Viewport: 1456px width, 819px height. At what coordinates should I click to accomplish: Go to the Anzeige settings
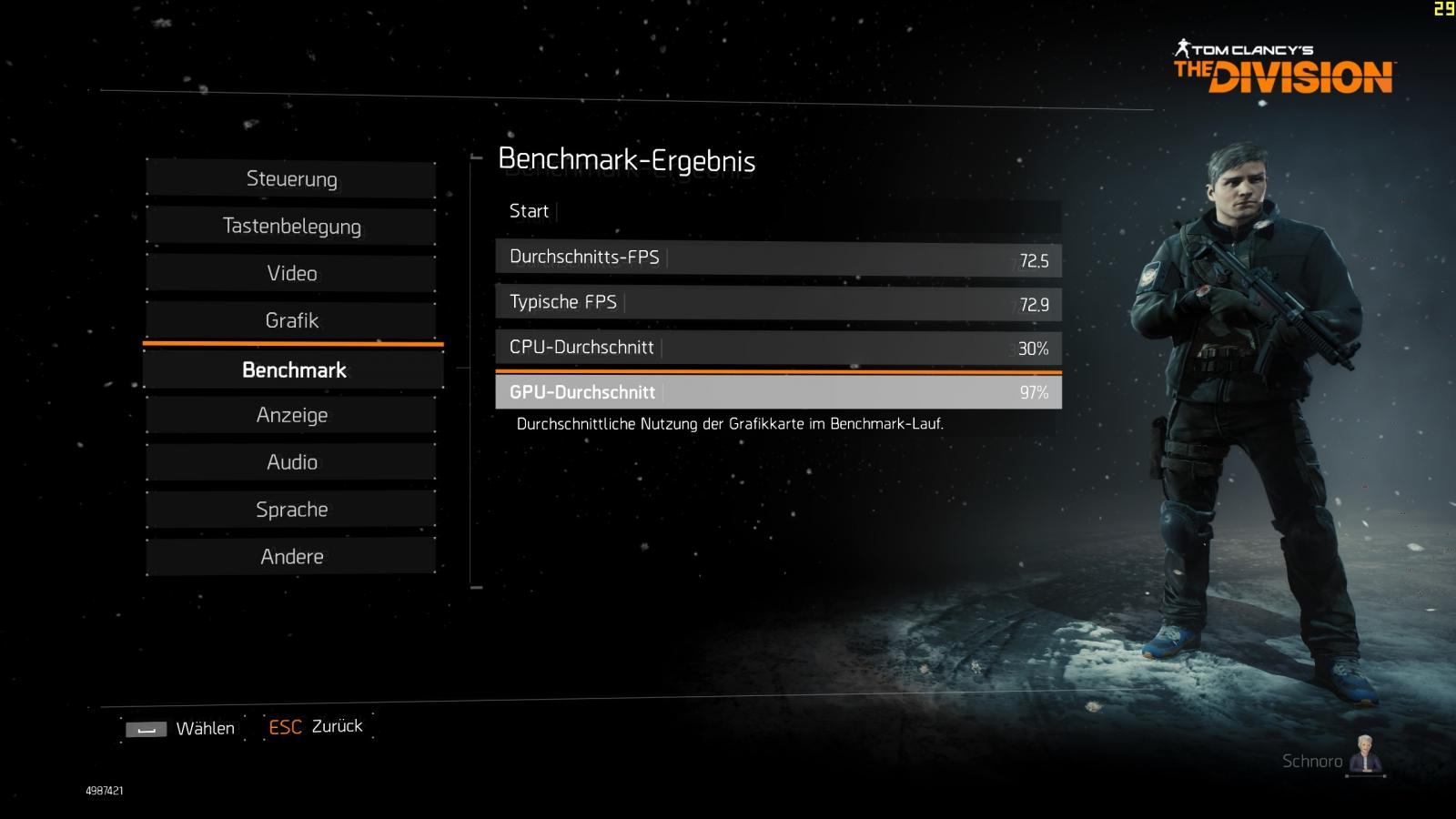291,416
